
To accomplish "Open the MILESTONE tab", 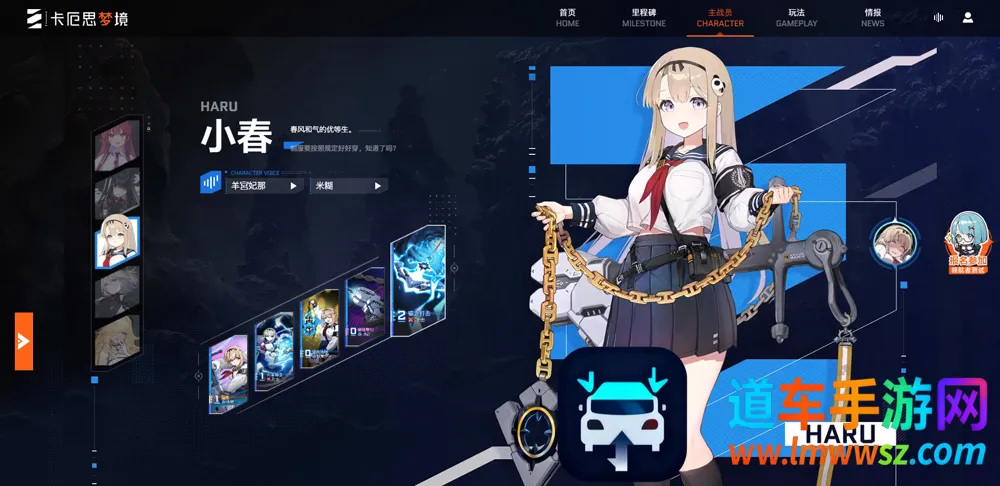I will [643, 18].
